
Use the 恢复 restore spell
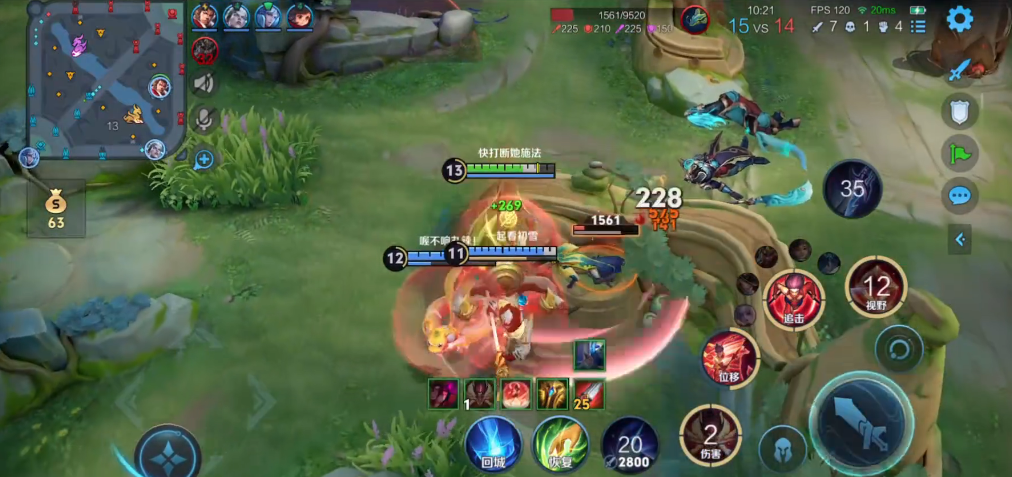click(560, 442)
